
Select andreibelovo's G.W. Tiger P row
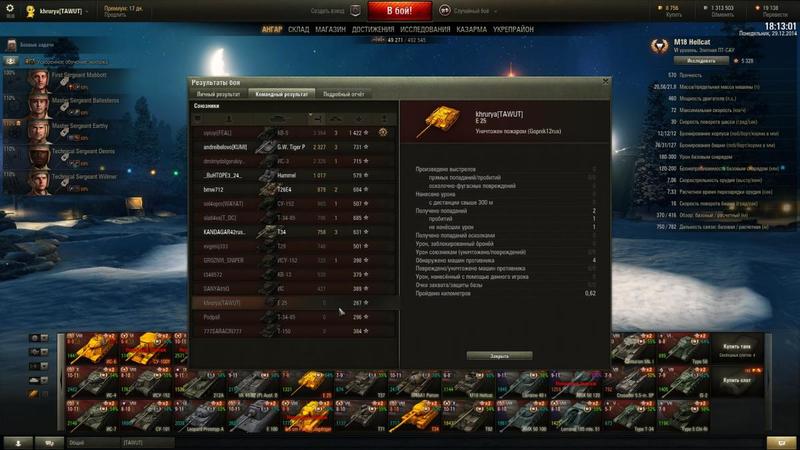click(x=290, y=147)
